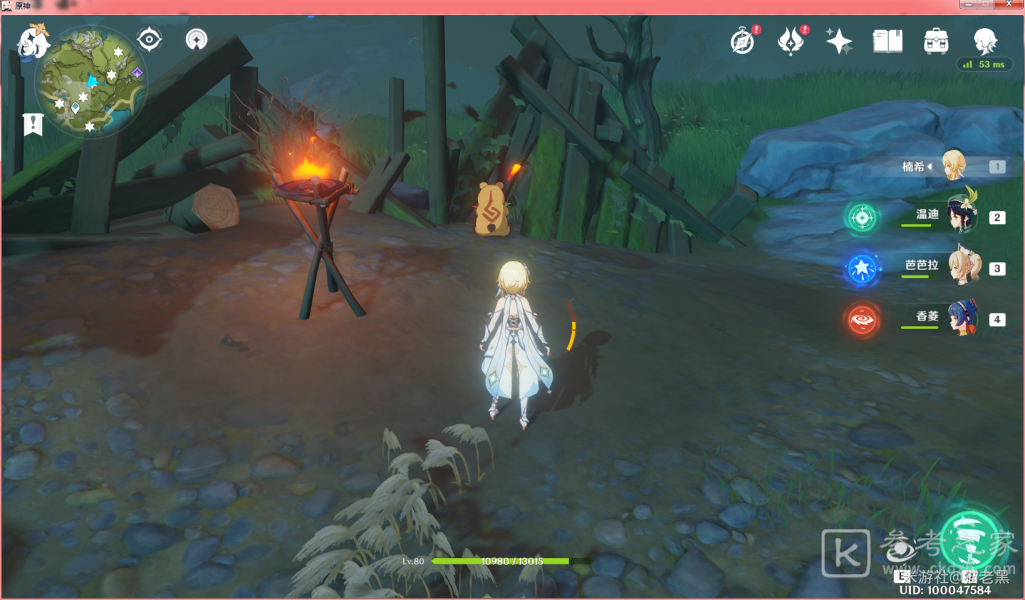The image size is (1025, 600).
Task: Switch to party member 温迪
Action: click(x=961, y=216)
